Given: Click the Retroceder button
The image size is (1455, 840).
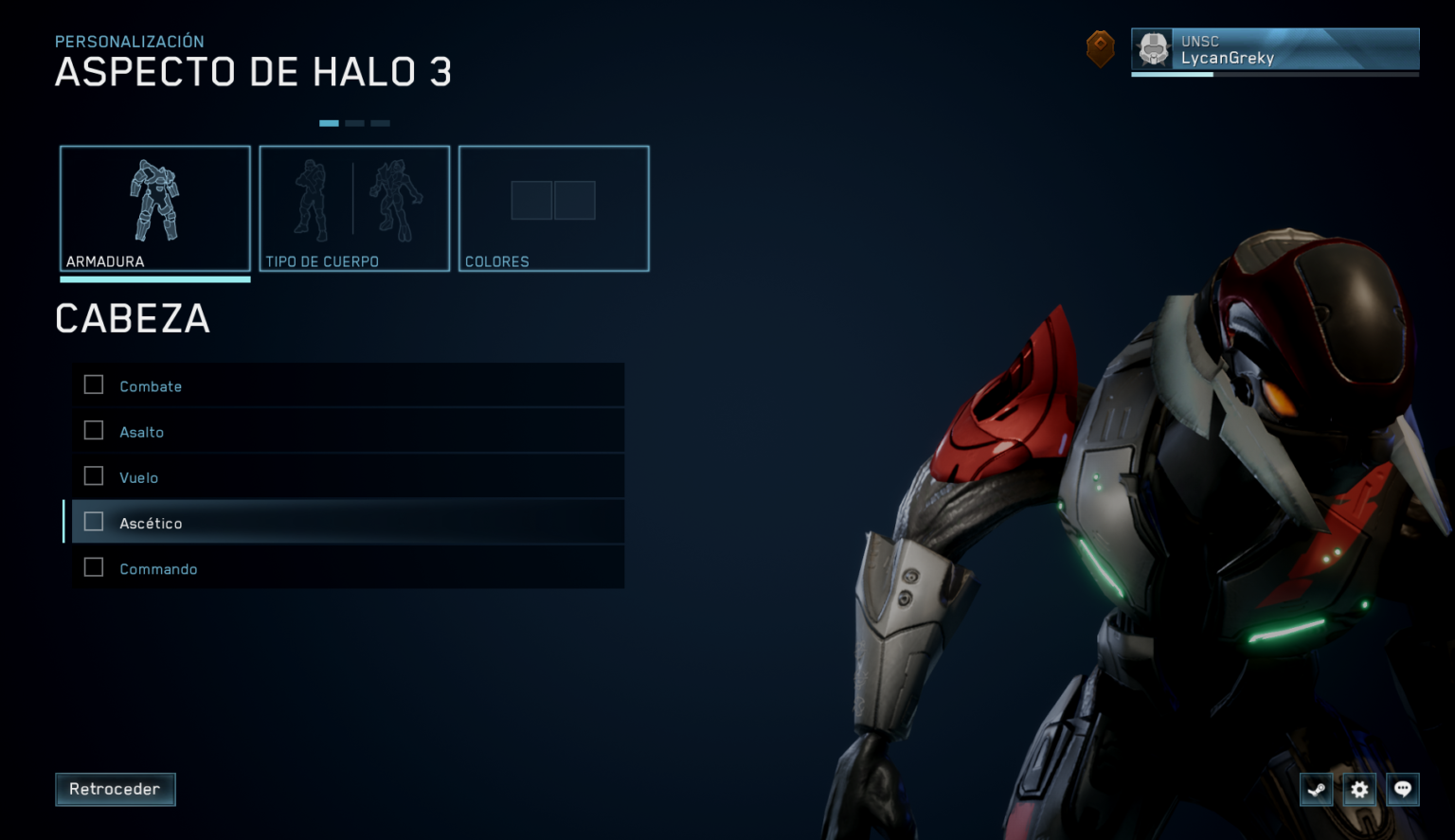Looking at the screenshot, I should pyautogui.click(x=115, y=789).
